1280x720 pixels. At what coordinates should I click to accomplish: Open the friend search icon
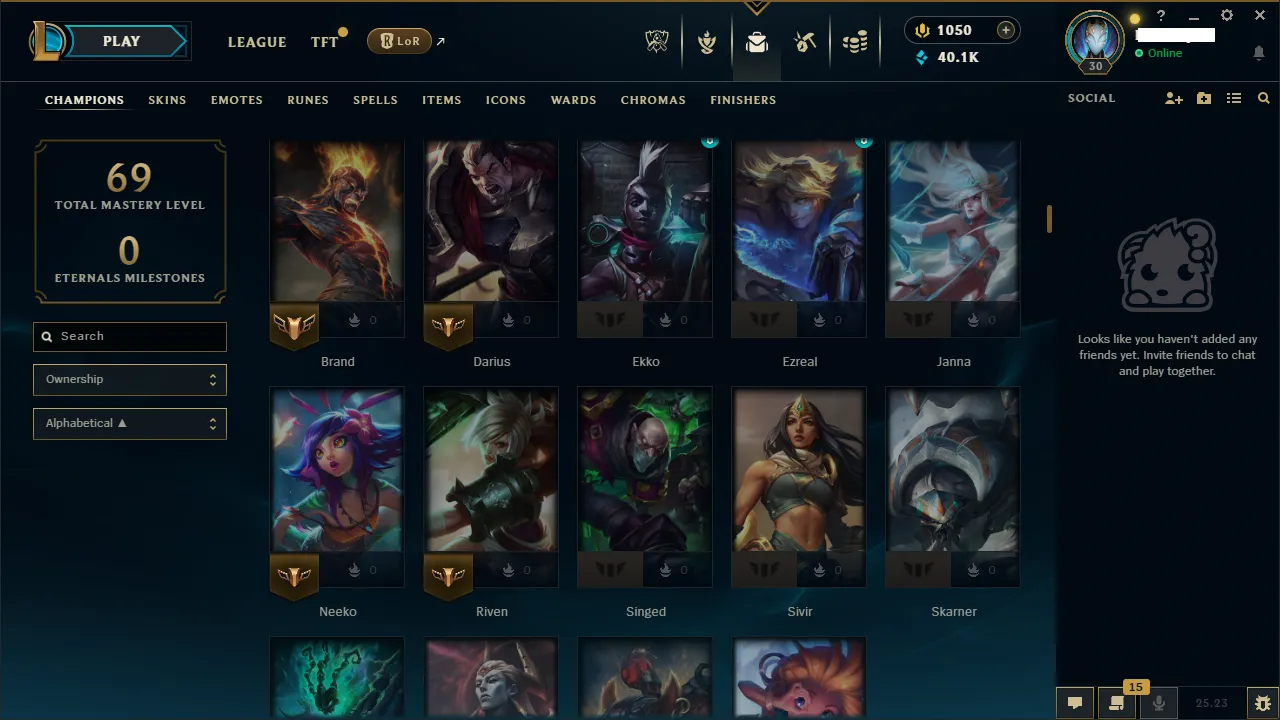1263,98
